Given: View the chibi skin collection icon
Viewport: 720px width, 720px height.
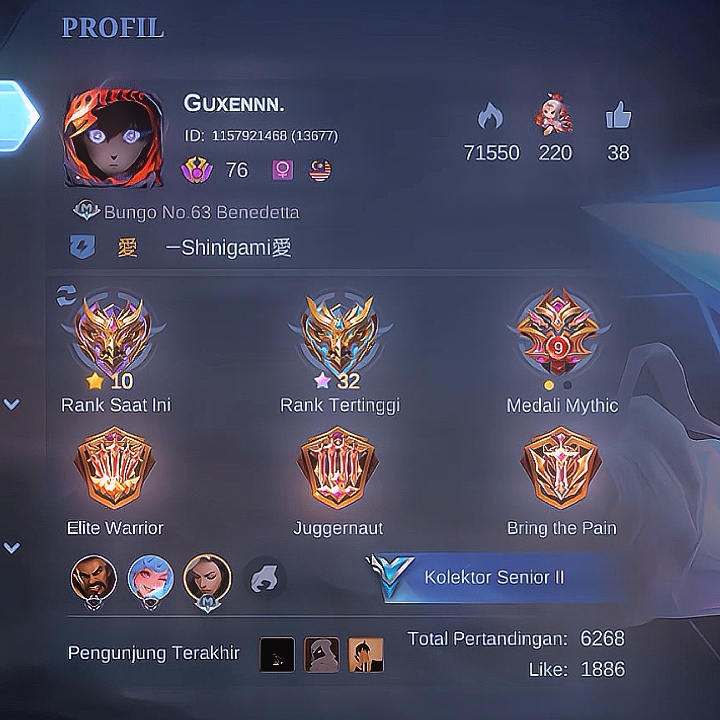Looking at the screenshot, I should pyautogui.click(x=555, y=116).
